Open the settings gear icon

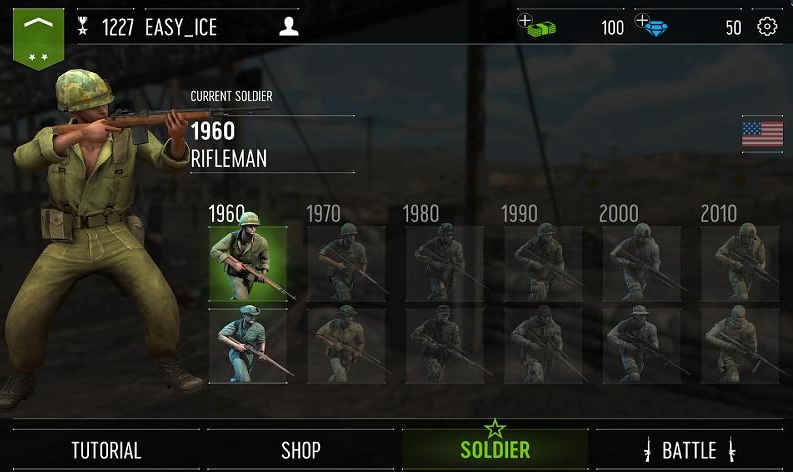pos(767,27)
